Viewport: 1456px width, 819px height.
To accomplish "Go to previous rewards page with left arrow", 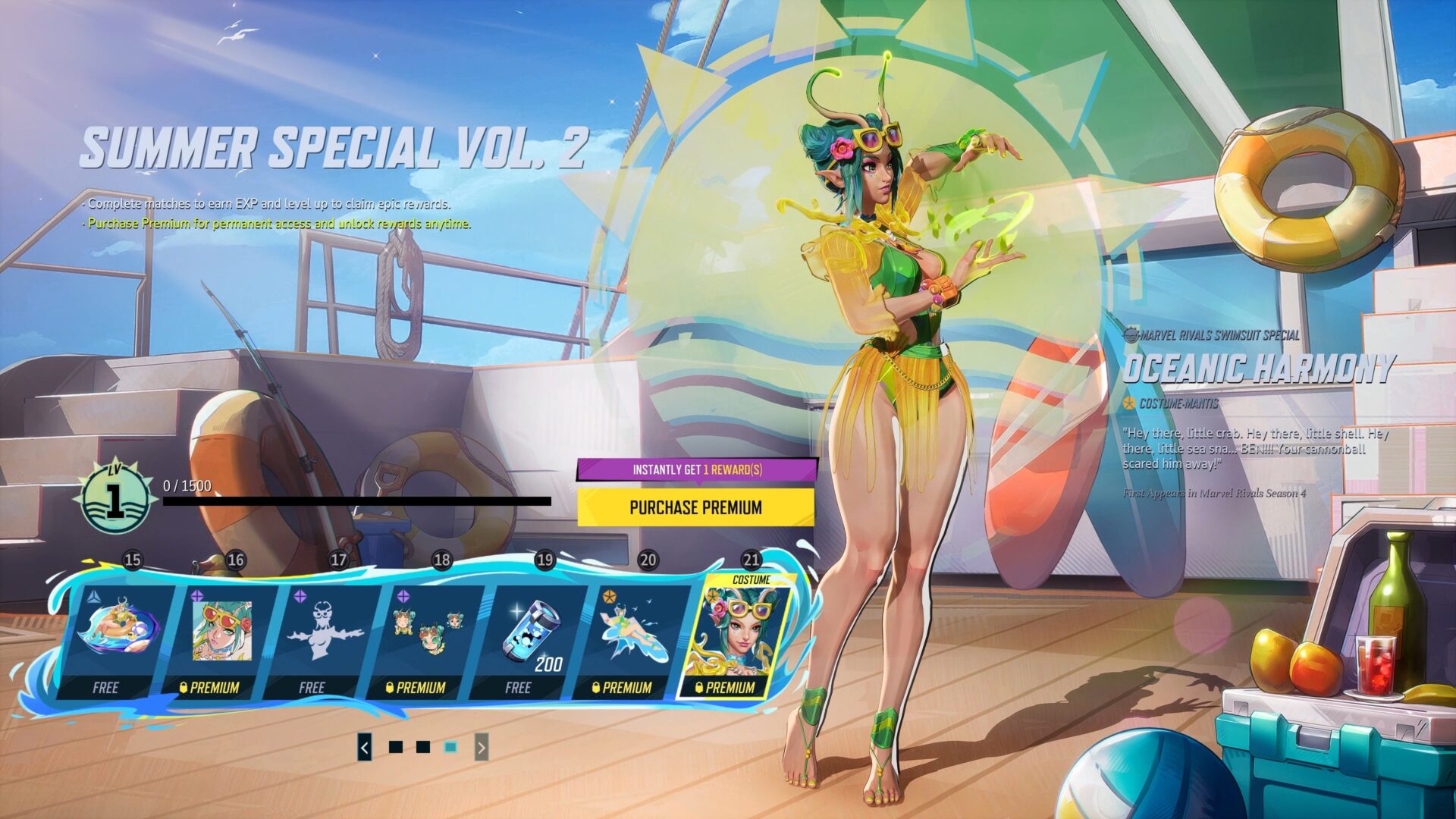I will 365,748.
